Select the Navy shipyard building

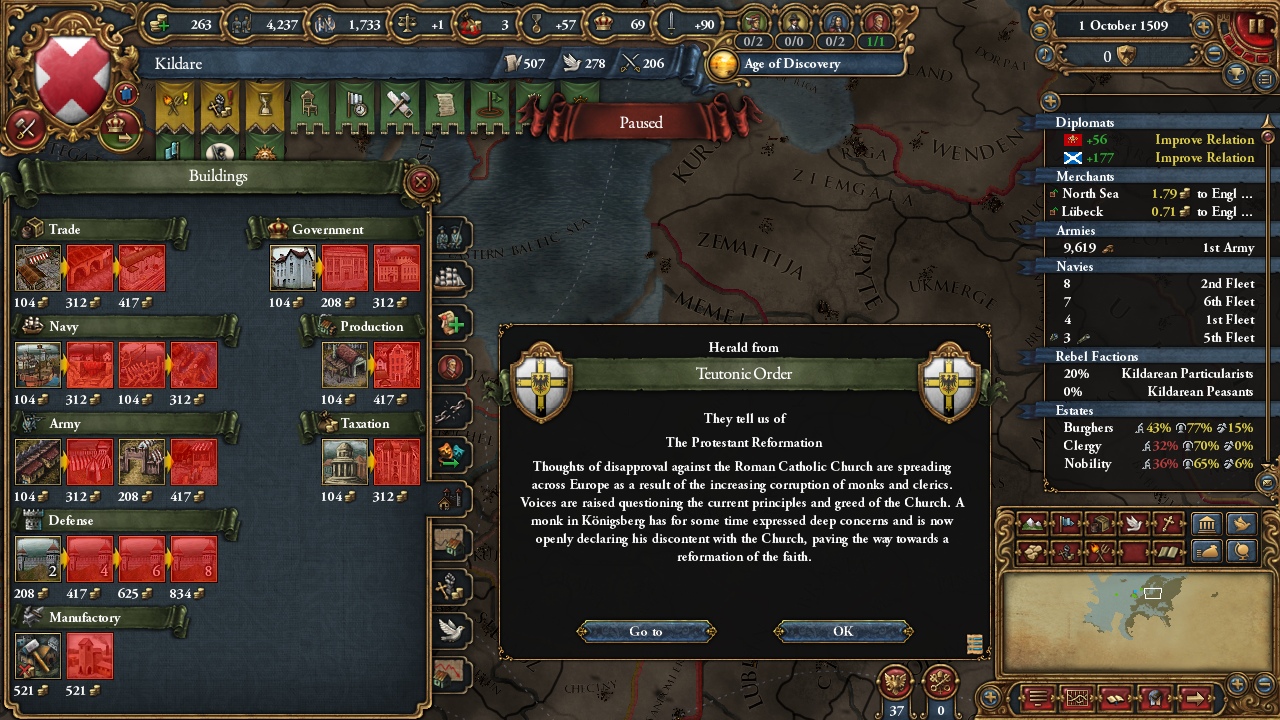38,365
